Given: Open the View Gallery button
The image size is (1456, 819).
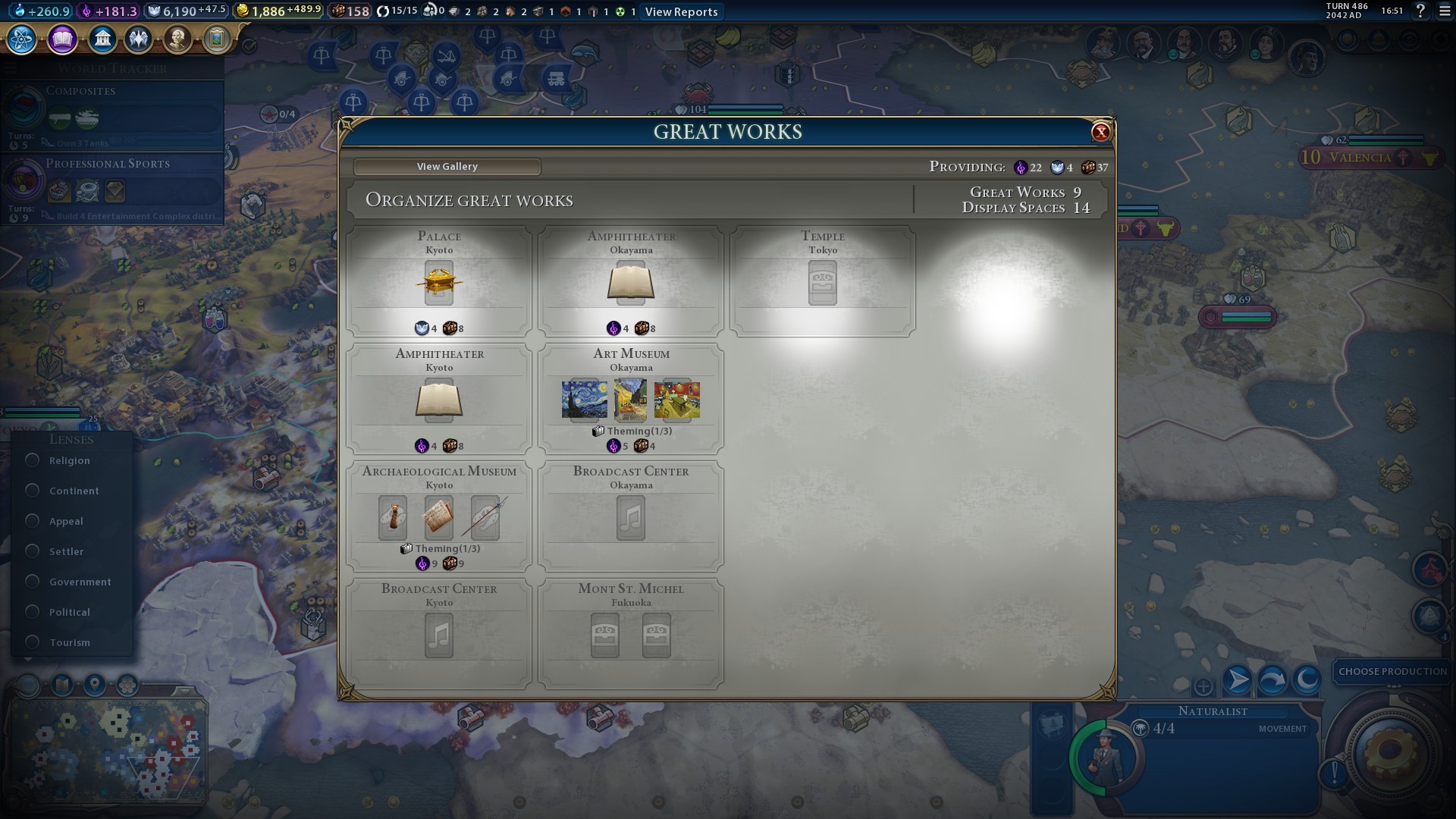Looking at the screenshot, I should coord(447,166).
